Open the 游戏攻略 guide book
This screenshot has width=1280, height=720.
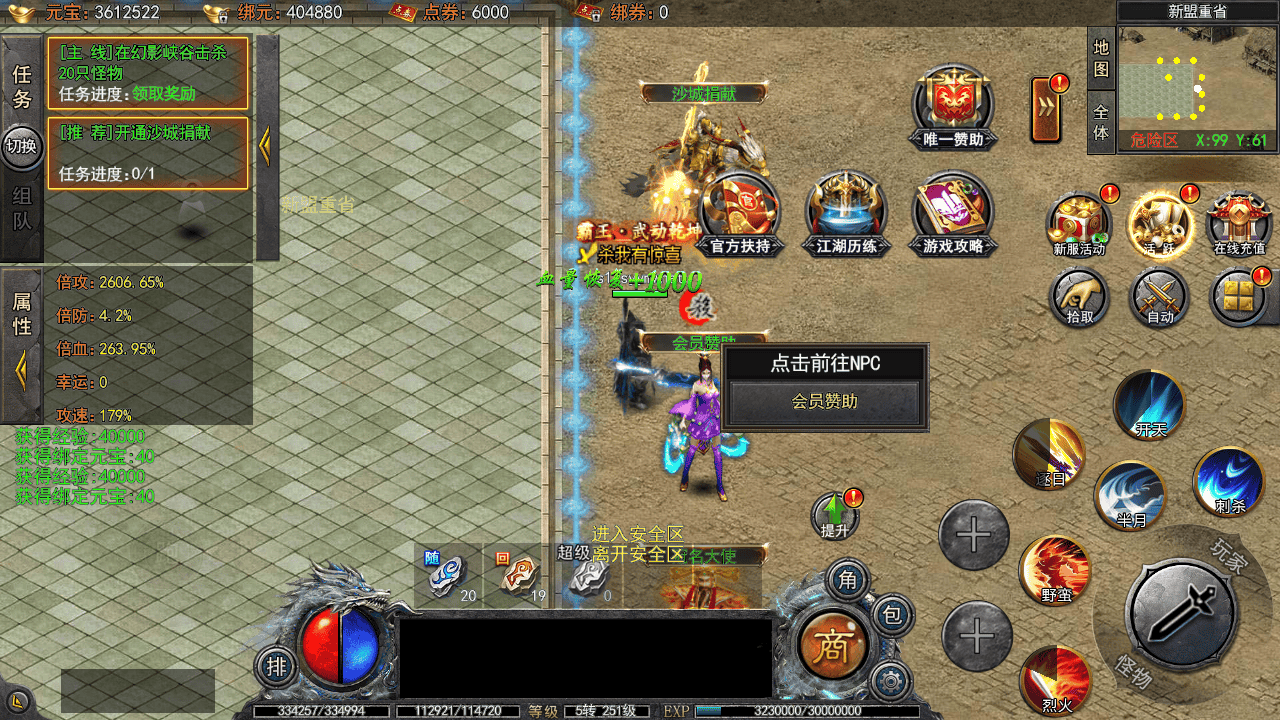pyautogui.click(x=953, y=210)
